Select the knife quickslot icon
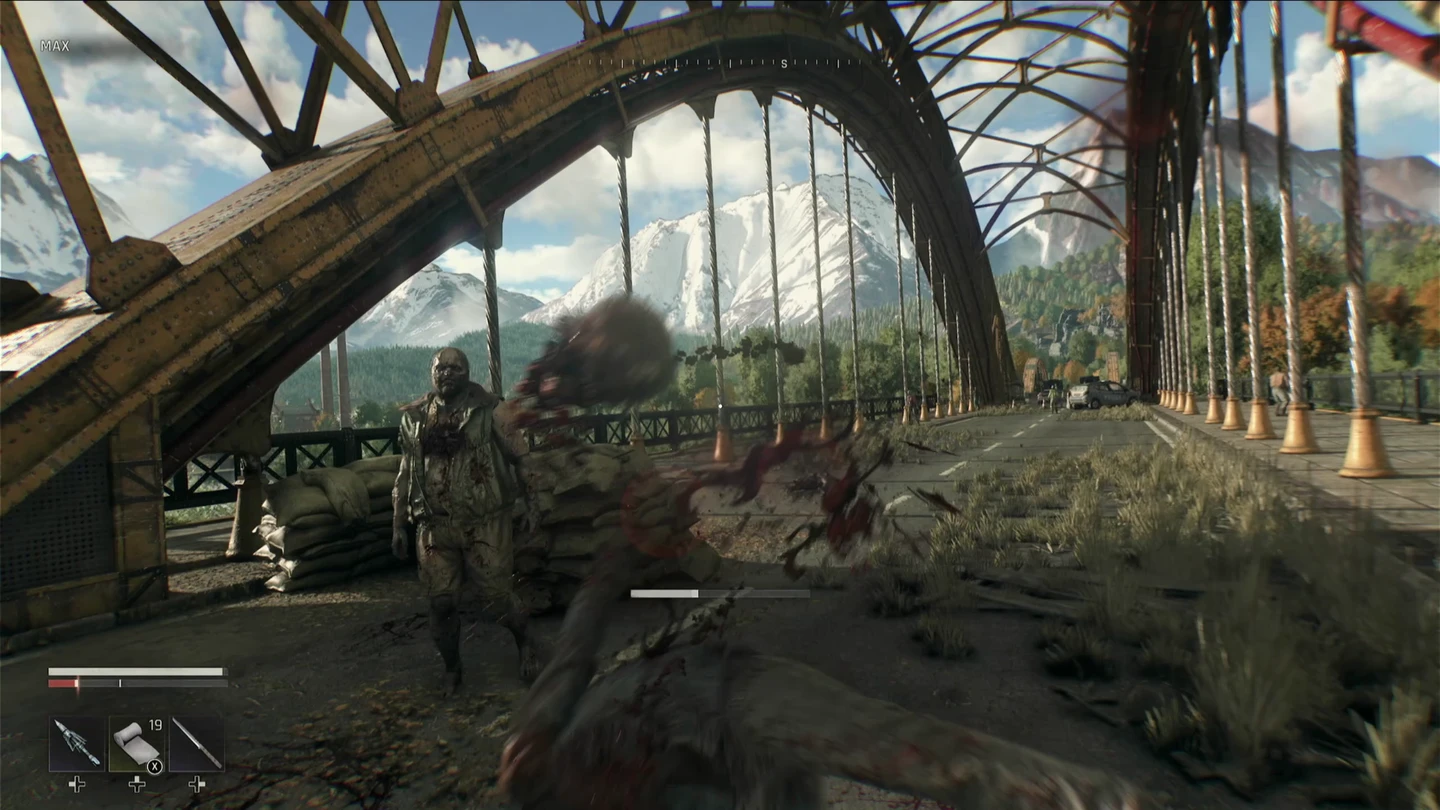 tap(196, 743)
